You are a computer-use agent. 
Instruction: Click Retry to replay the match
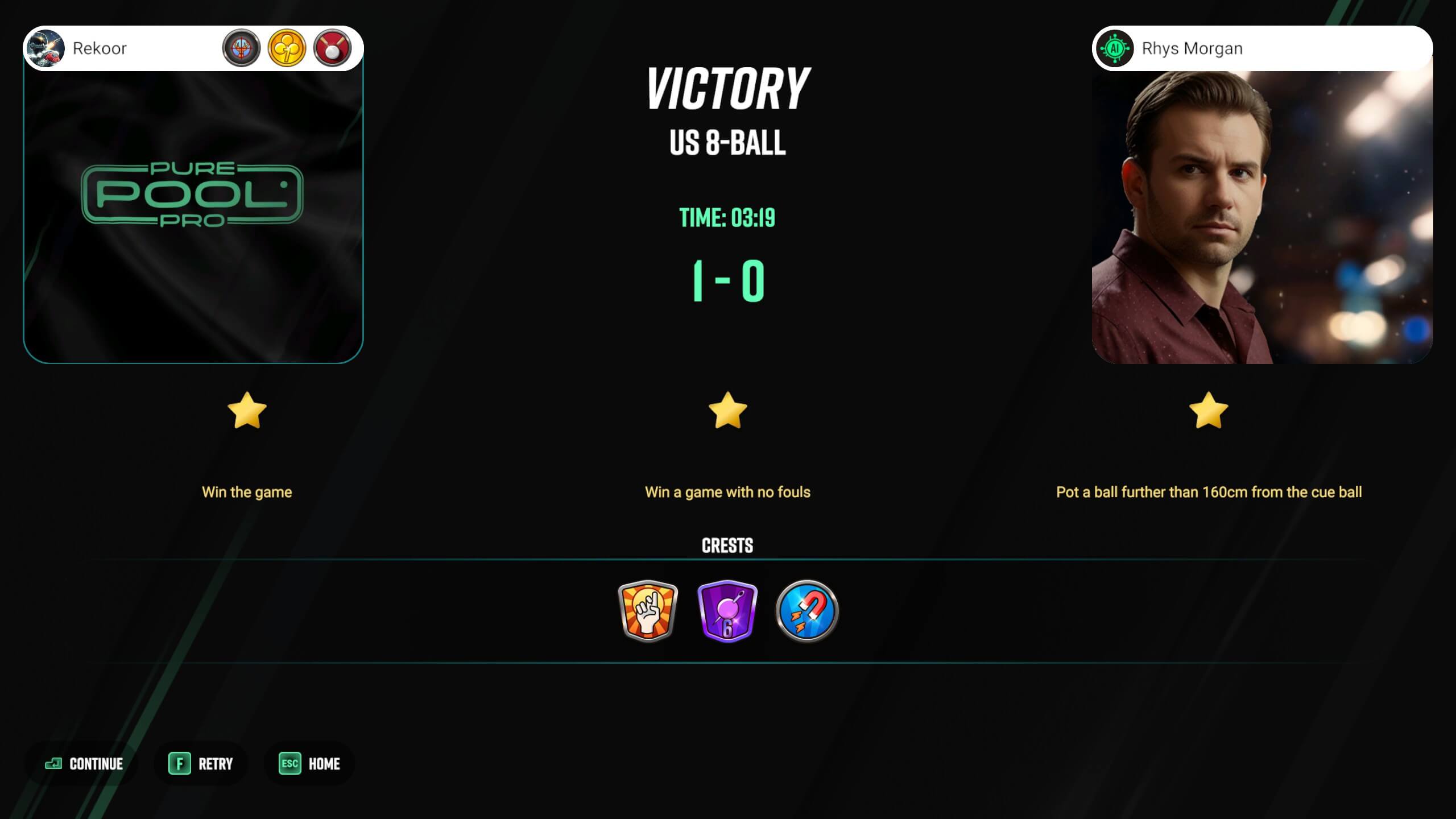(x=214, y=764)
